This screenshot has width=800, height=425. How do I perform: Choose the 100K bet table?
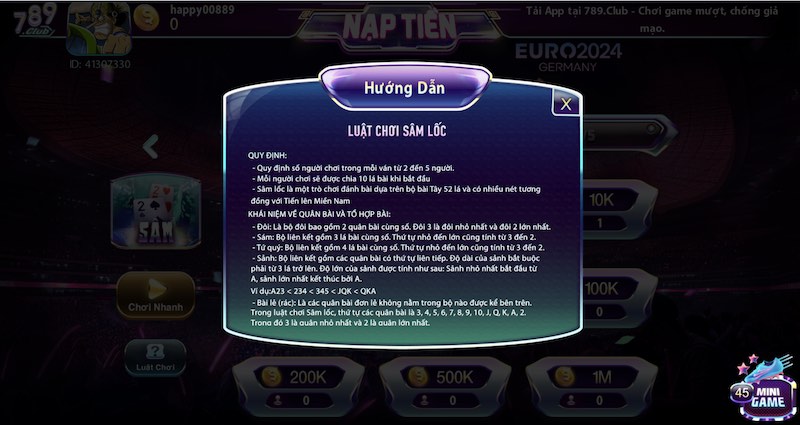602,288
